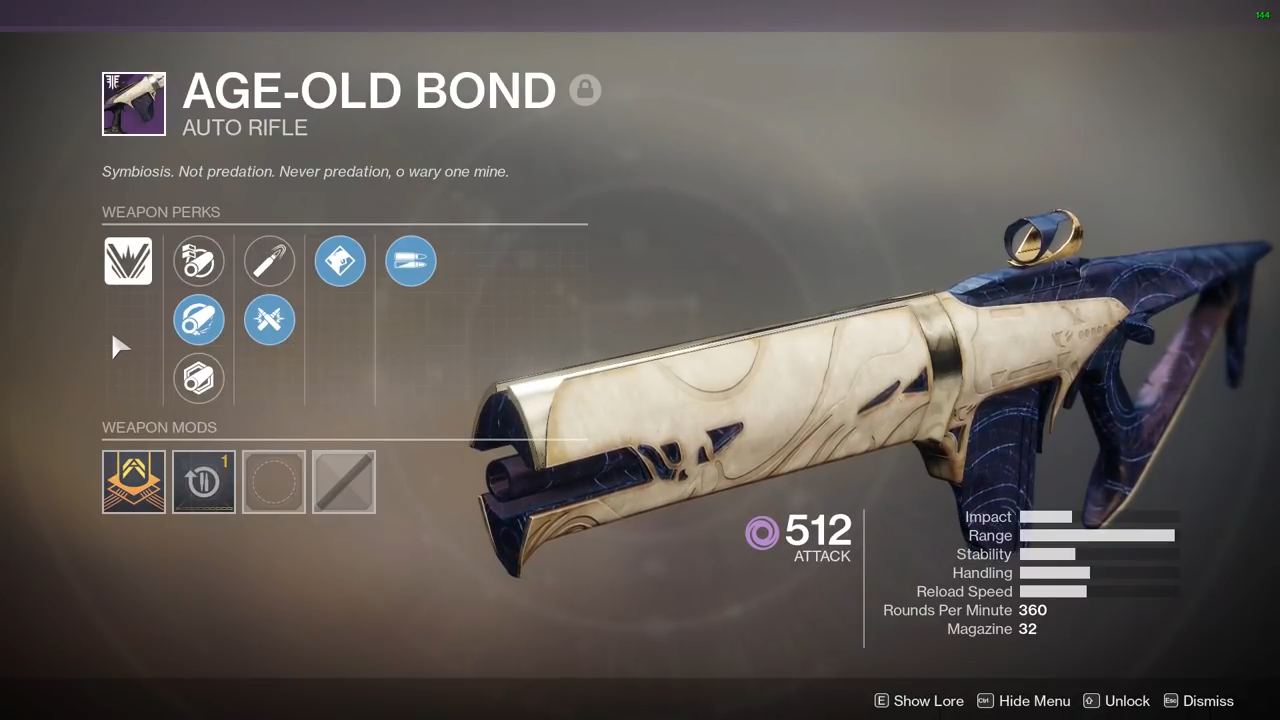Pick the hexagon-framed barrel perk

[198, 379]
